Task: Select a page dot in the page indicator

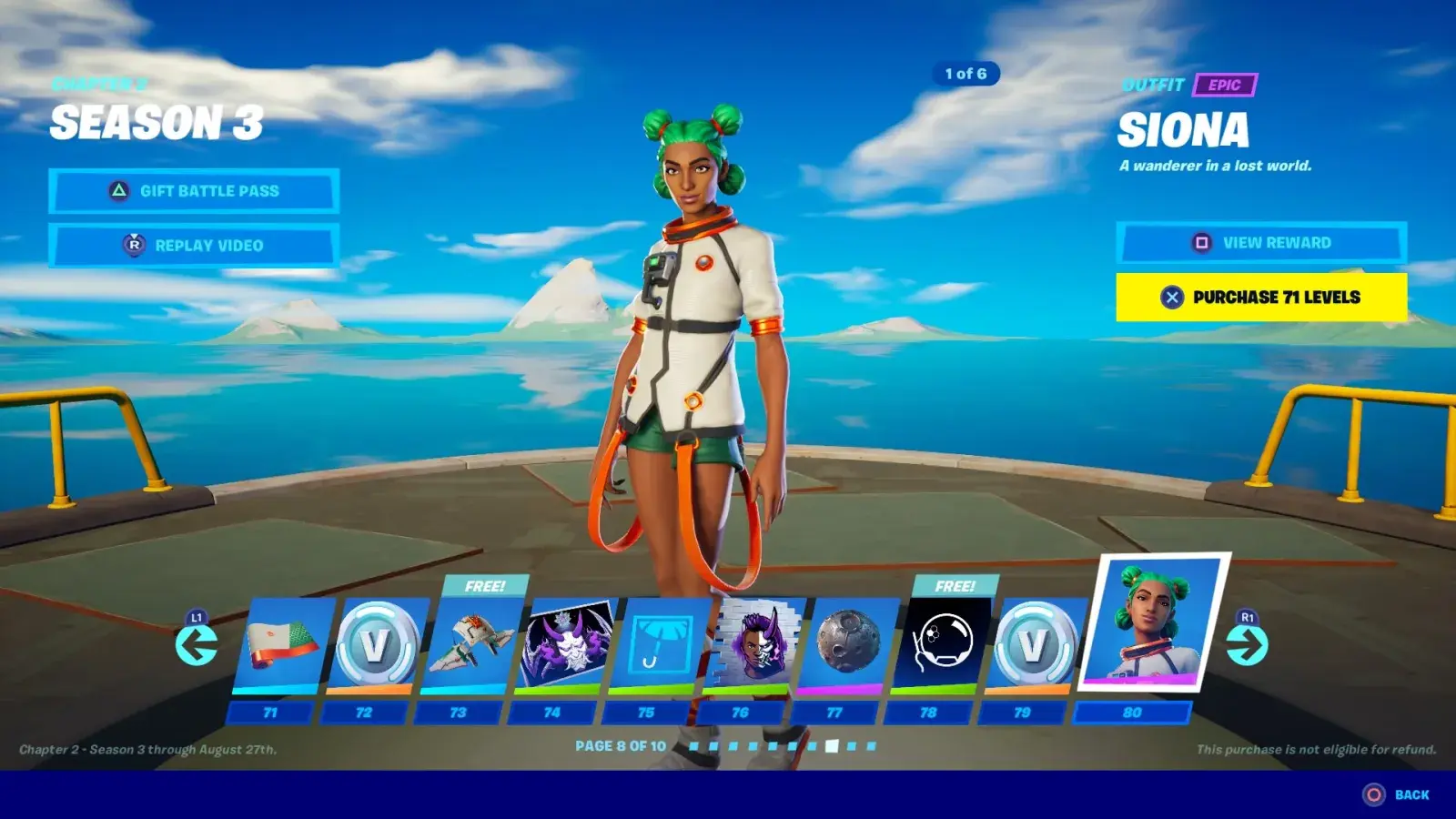Action: [831, 746]
